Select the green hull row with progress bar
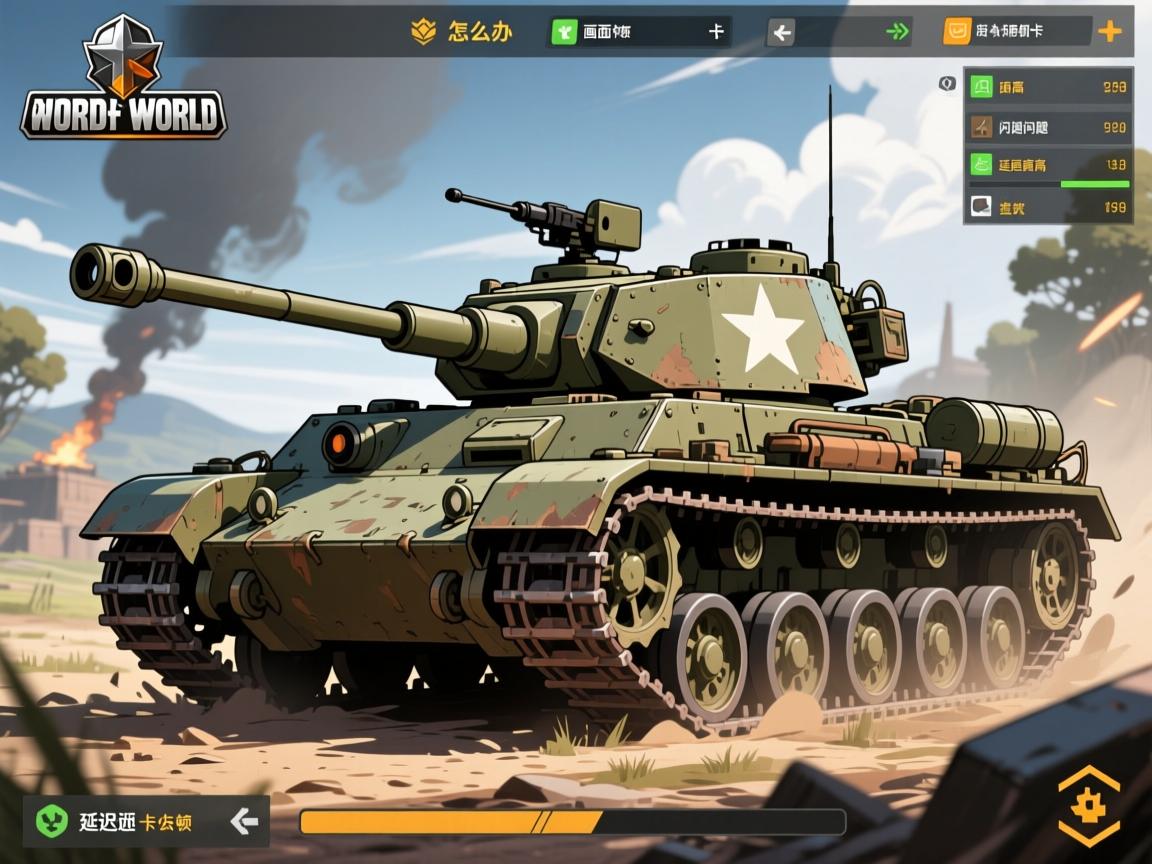 click(x=1048, y=166)
